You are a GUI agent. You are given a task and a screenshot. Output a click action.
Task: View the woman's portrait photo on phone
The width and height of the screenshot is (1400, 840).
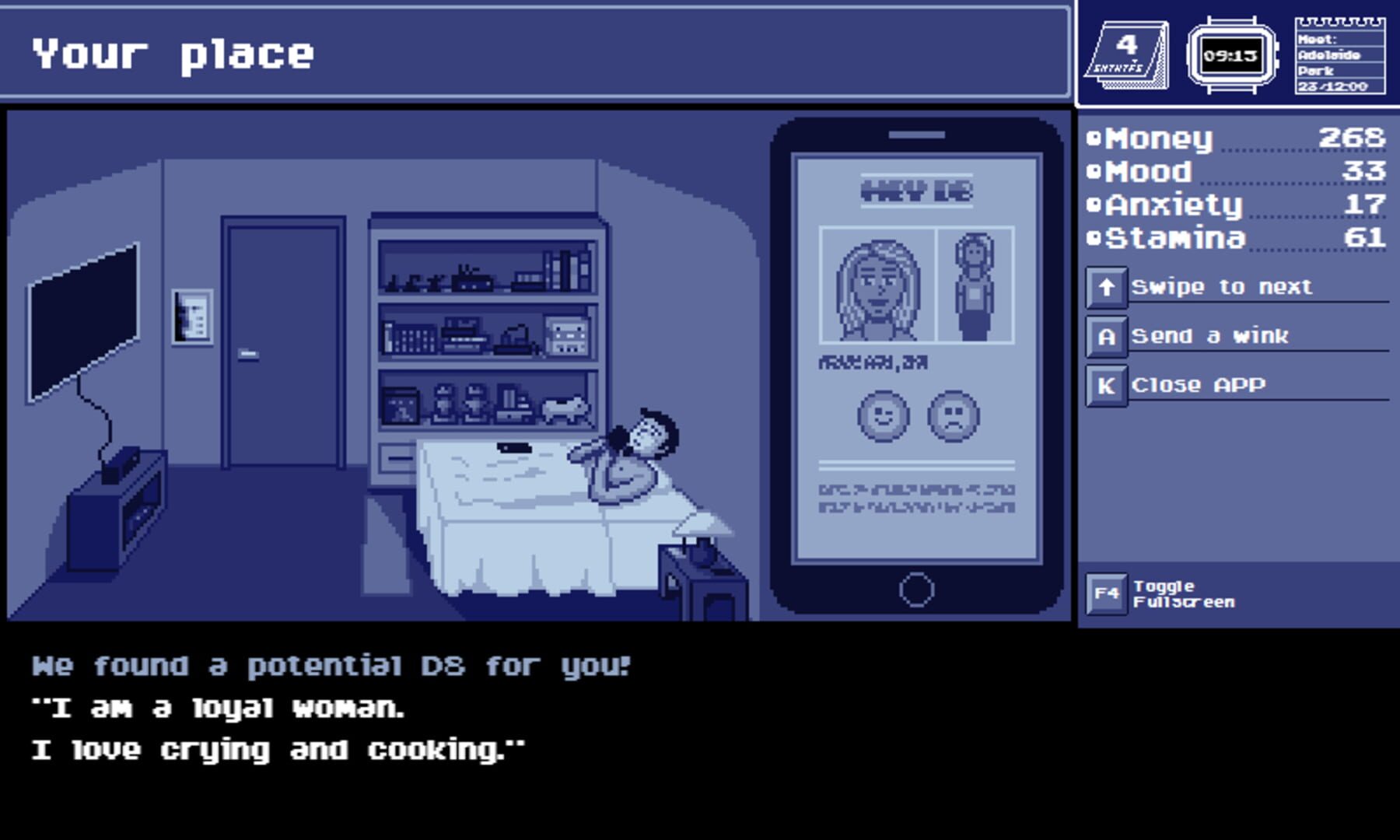pos(878,286)
